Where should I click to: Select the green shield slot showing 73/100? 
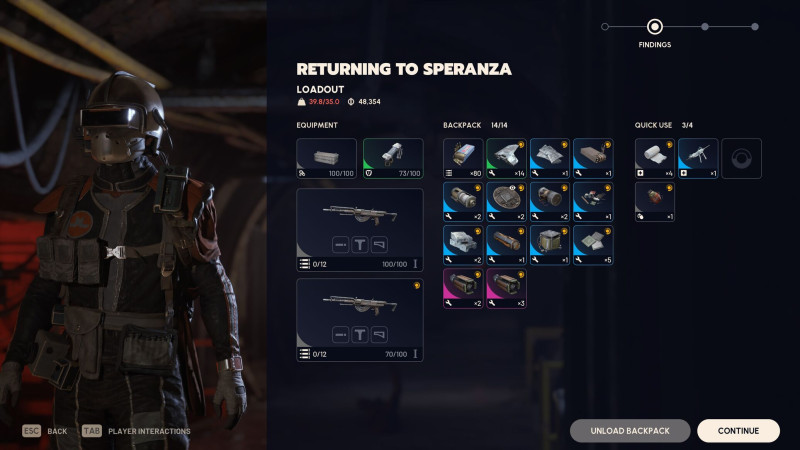coord(392,158)
